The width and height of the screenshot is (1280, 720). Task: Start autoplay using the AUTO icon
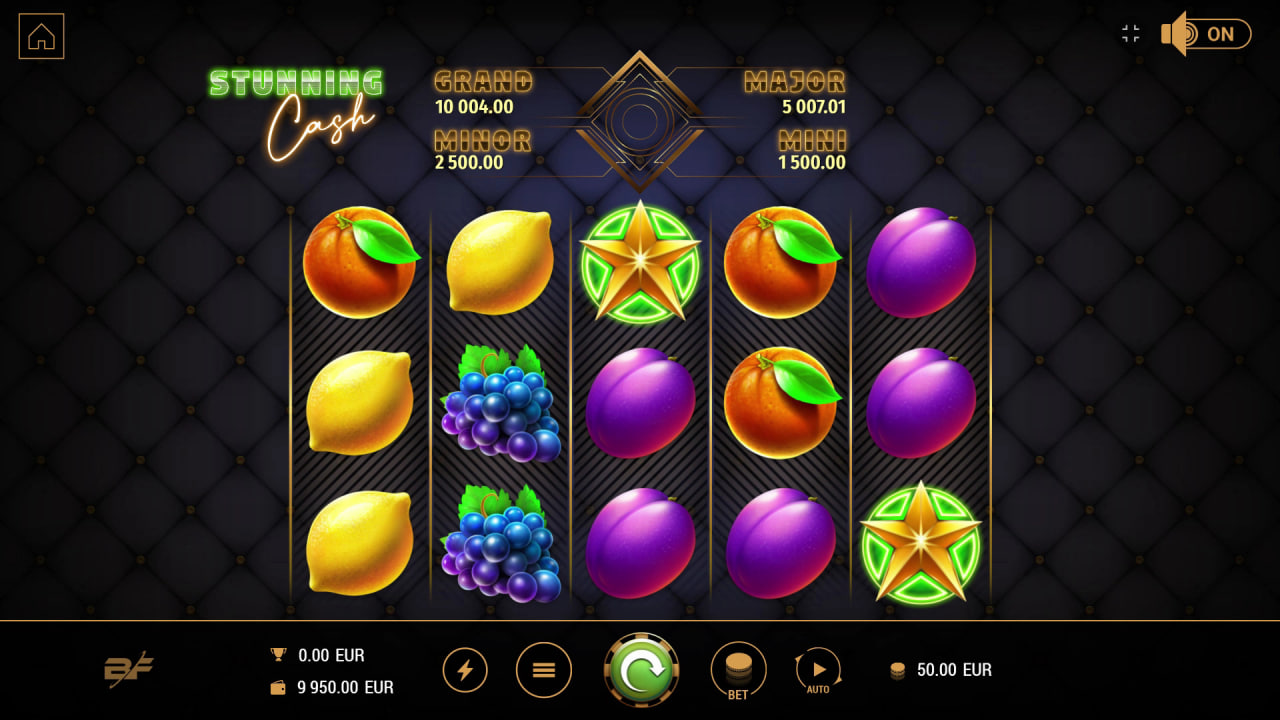click(x=819, y=668)
